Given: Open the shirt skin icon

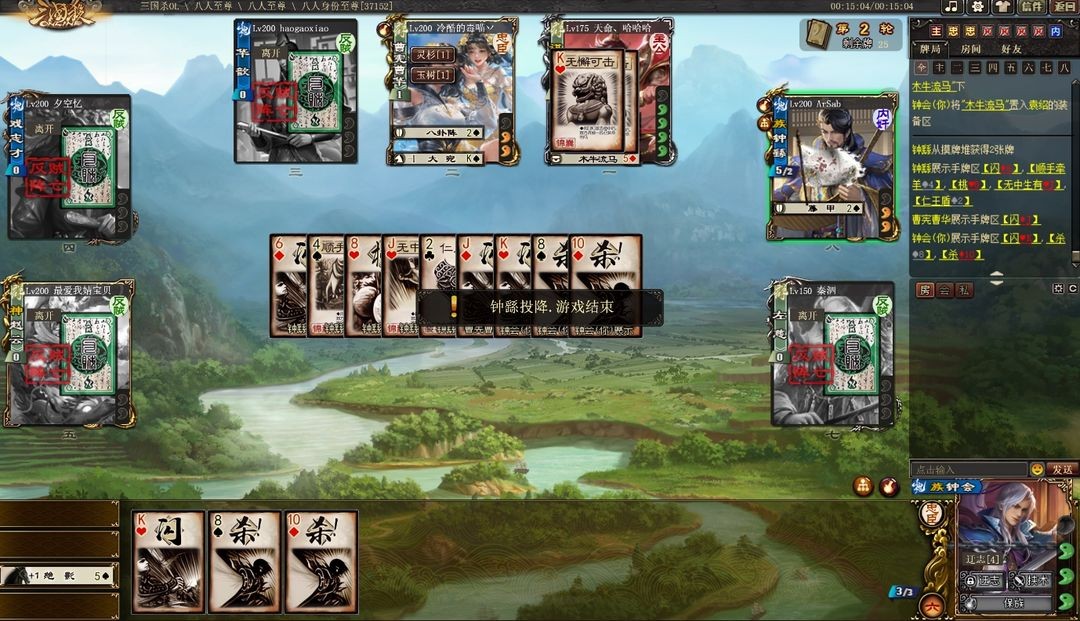Looking at the screenshot, I should coord(1003,7).
